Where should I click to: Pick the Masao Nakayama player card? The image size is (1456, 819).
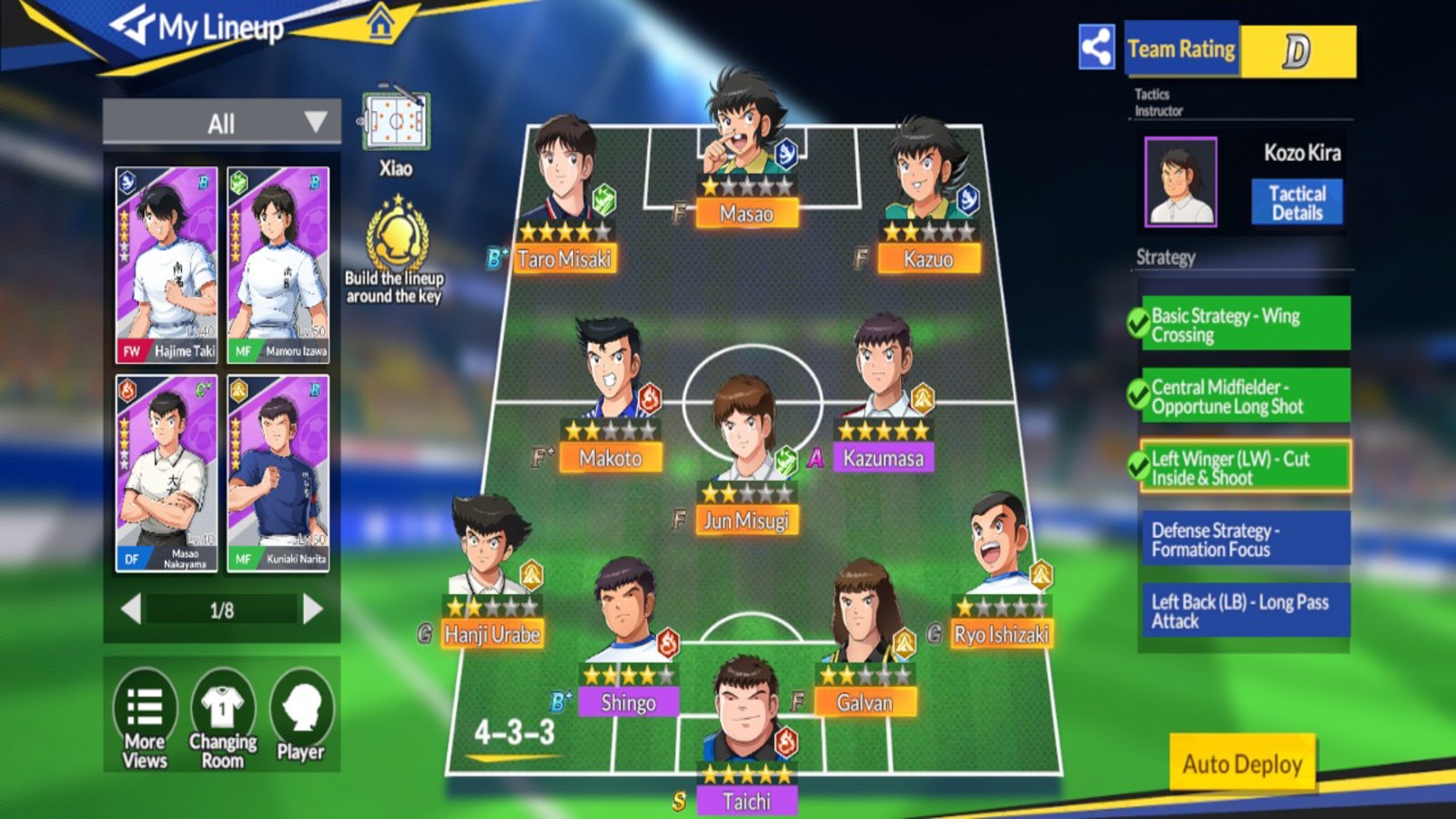pos(167,473)
